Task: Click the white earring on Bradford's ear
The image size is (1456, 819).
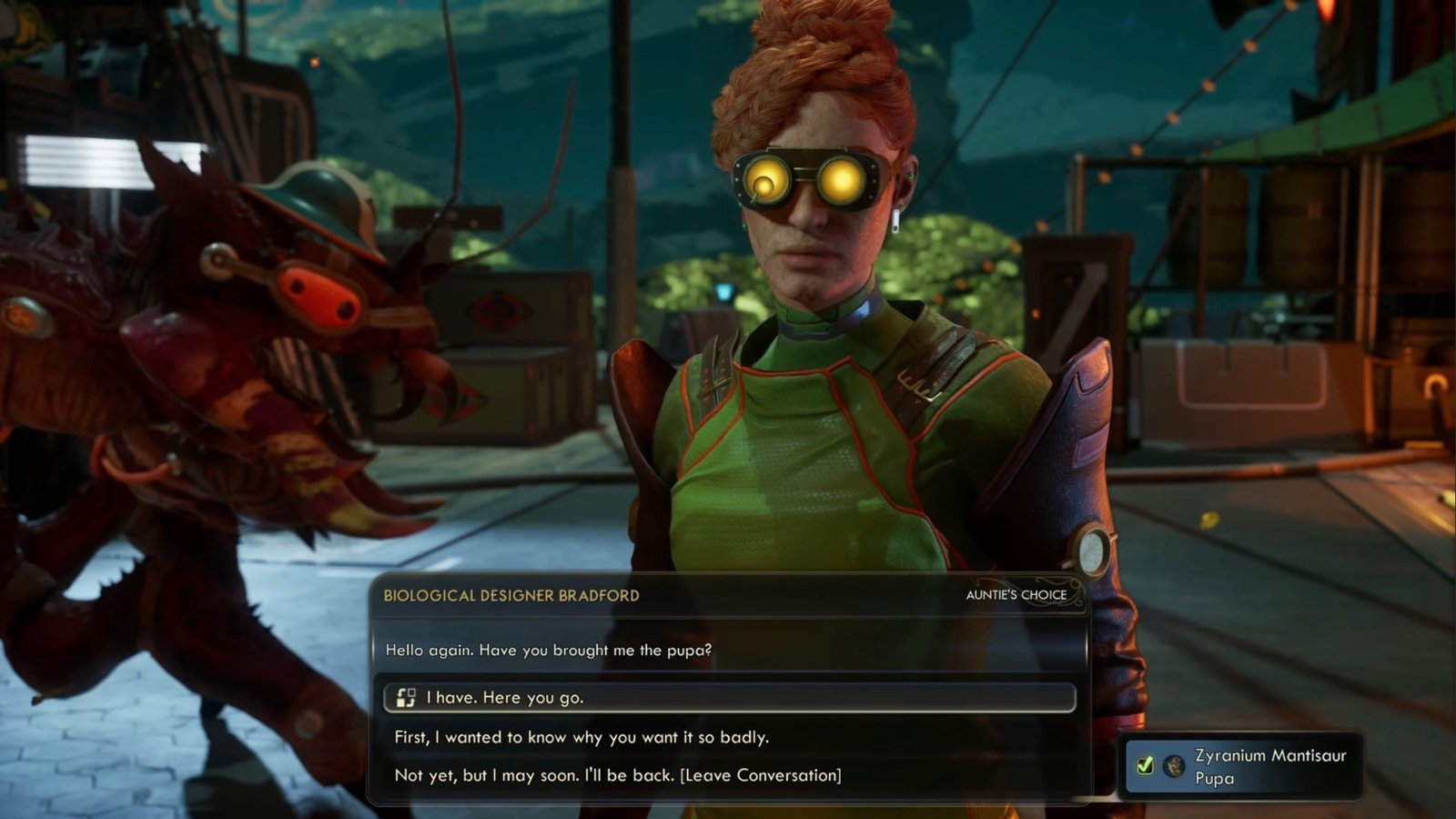Action: click(895, 221)
